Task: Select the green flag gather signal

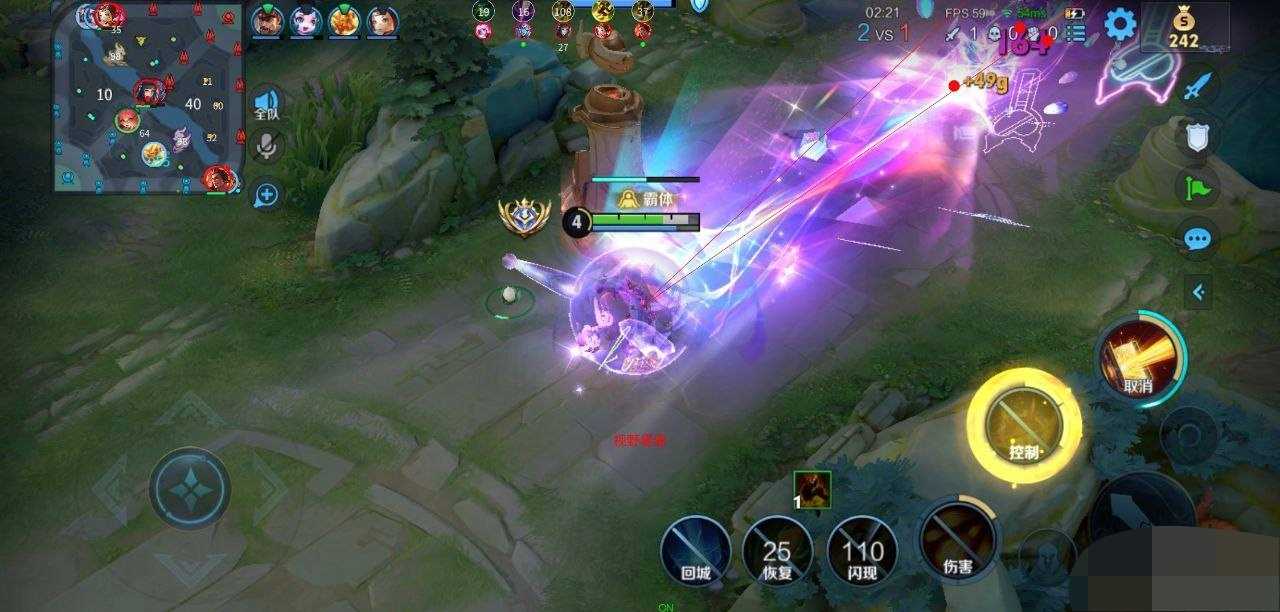Action: point(1197,186)
